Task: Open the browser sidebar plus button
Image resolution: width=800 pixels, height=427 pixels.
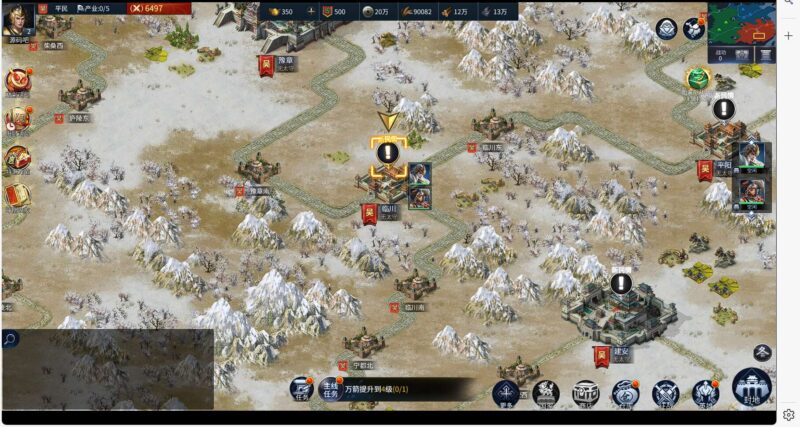Action: coord(789,35)
